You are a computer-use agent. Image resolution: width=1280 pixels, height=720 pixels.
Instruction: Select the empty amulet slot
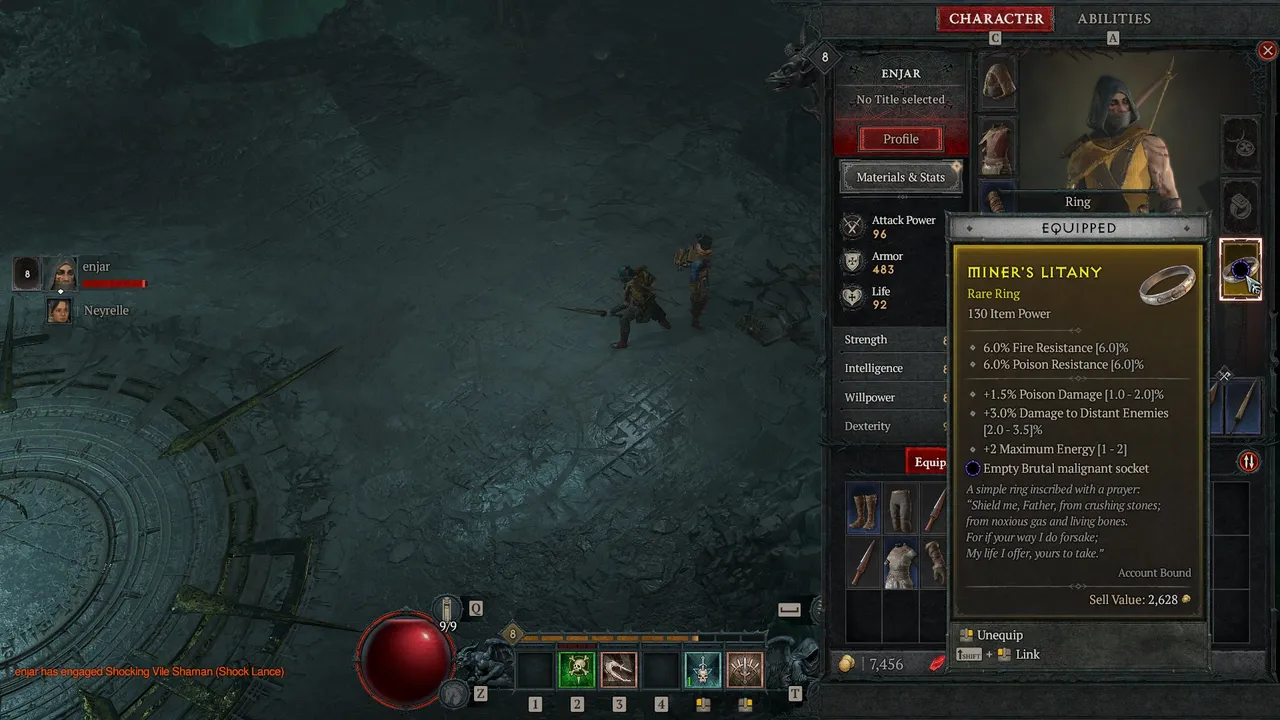1241,146
